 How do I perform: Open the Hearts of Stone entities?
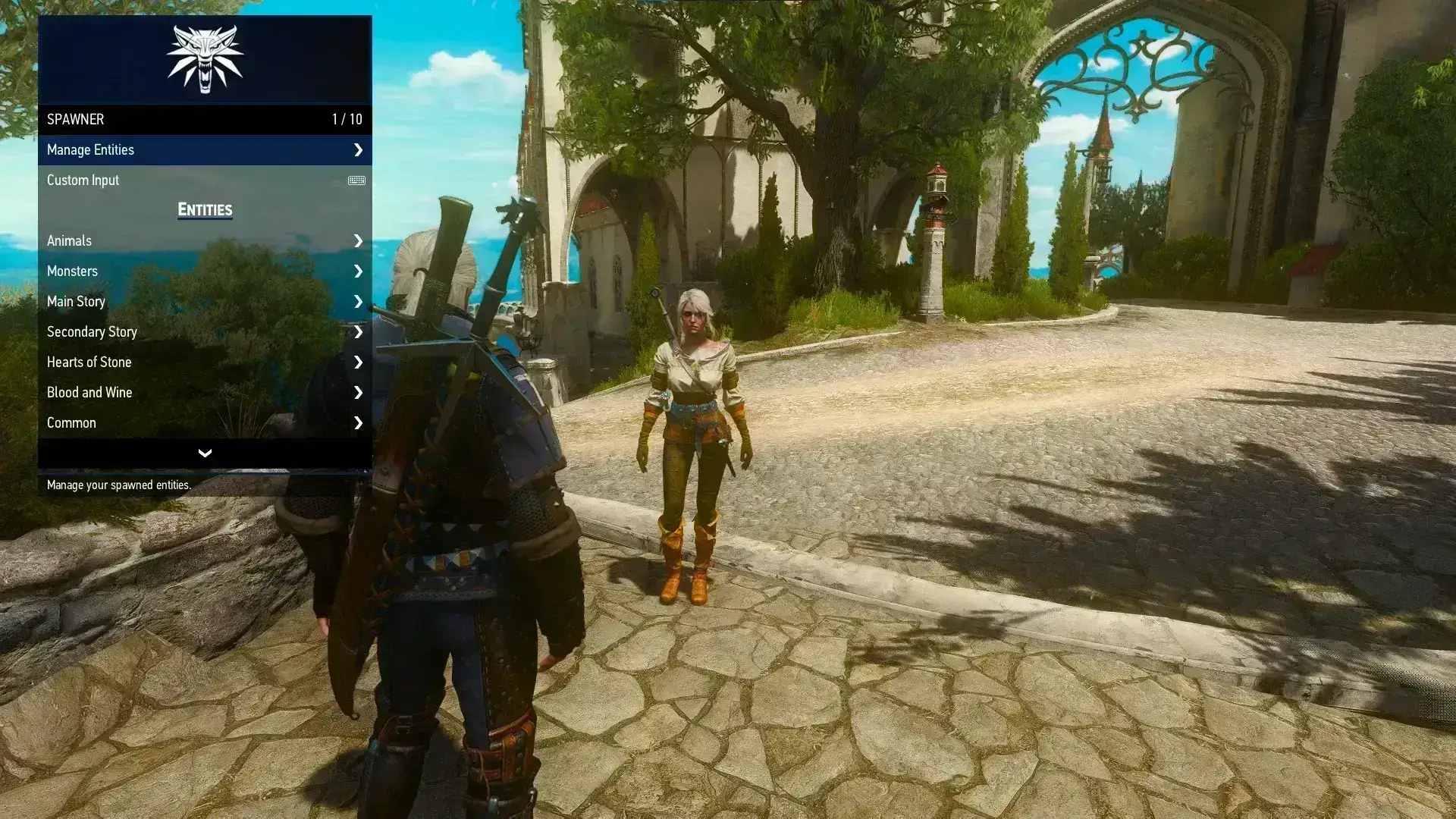tap(204, 362)
